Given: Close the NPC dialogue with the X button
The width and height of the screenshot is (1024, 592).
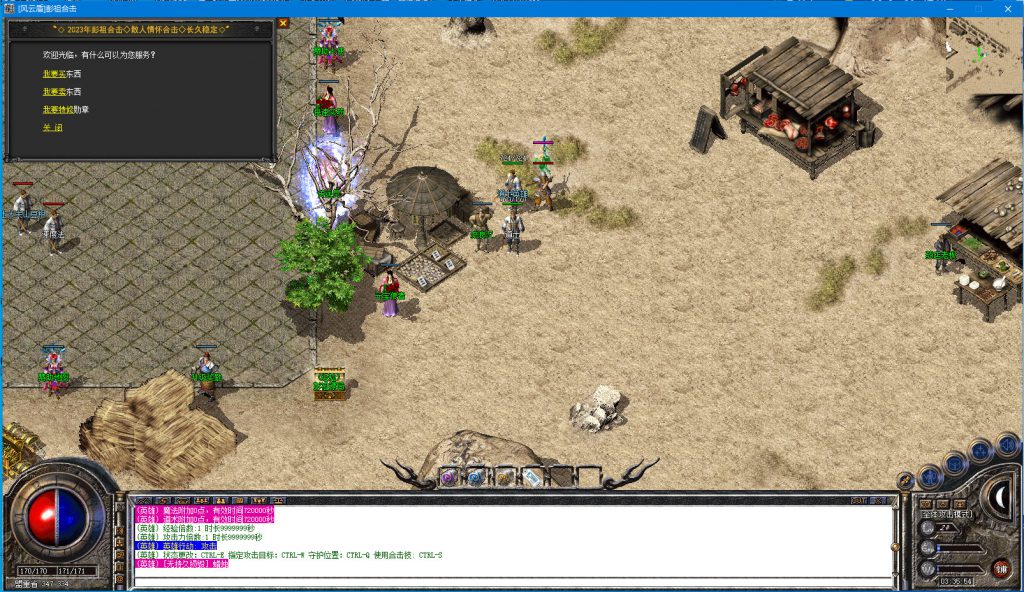Looking at the screenshot, I should coord(283,23).
